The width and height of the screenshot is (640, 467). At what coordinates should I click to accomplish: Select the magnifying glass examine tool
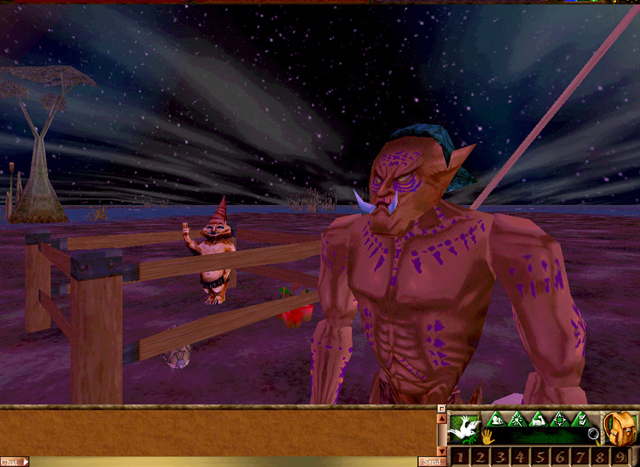click(x=594, y=434)
